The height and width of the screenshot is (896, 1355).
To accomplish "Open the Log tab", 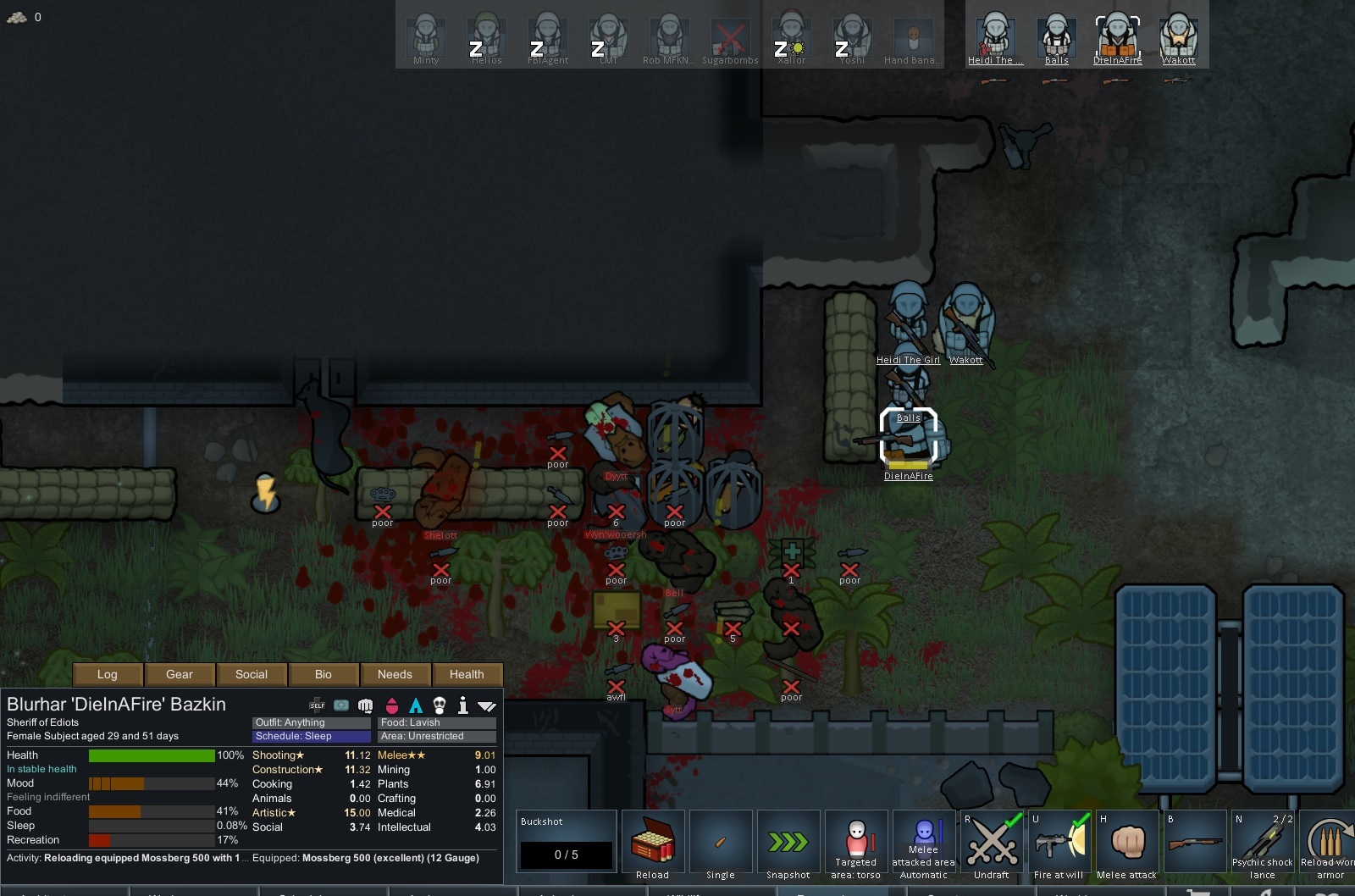I will pyautogui.click(x=108, y=674).
